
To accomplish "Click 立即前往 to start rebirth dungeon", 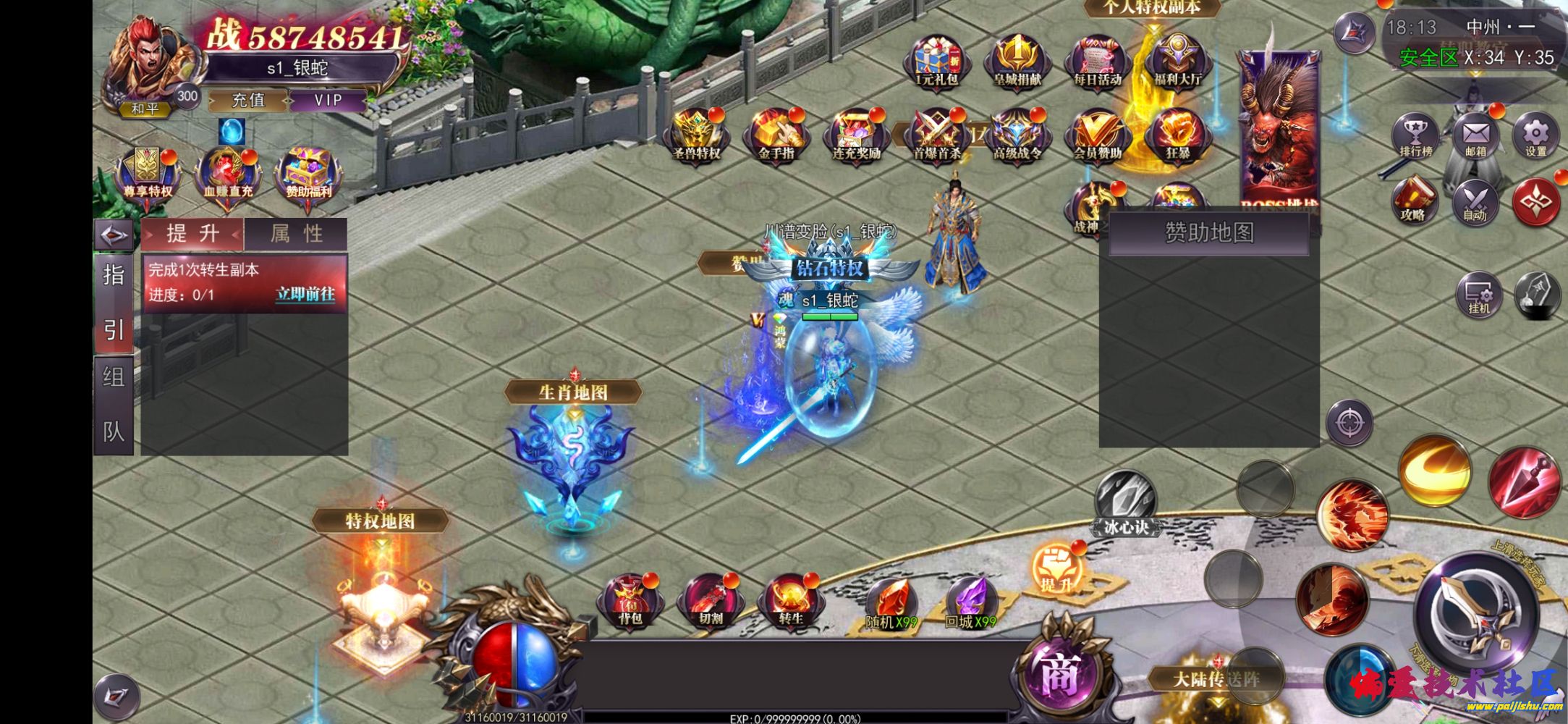I will click(x=307, y=296).
